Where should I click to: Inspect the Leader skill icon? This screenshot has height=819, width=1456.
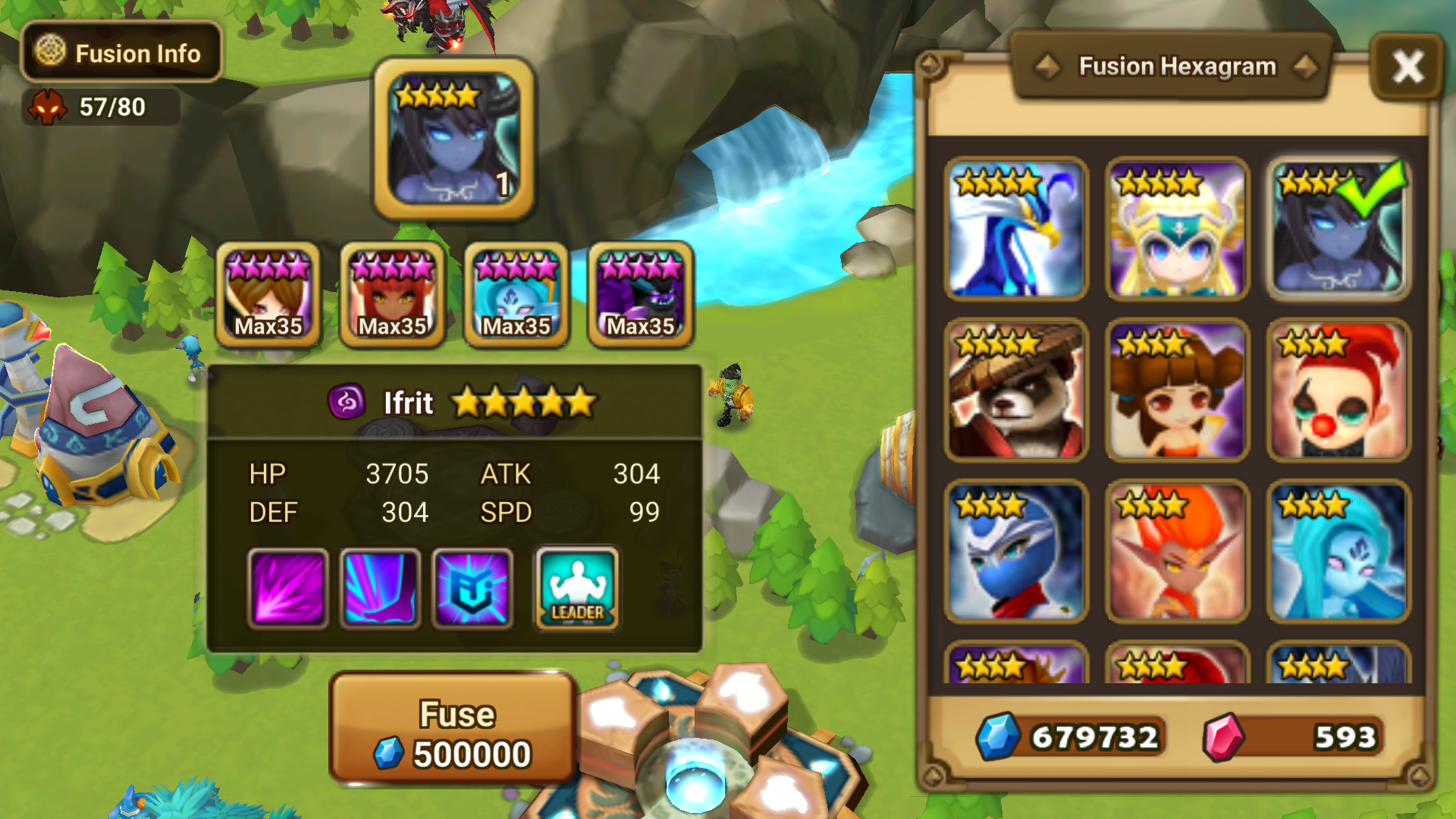[x=576, y=588]
